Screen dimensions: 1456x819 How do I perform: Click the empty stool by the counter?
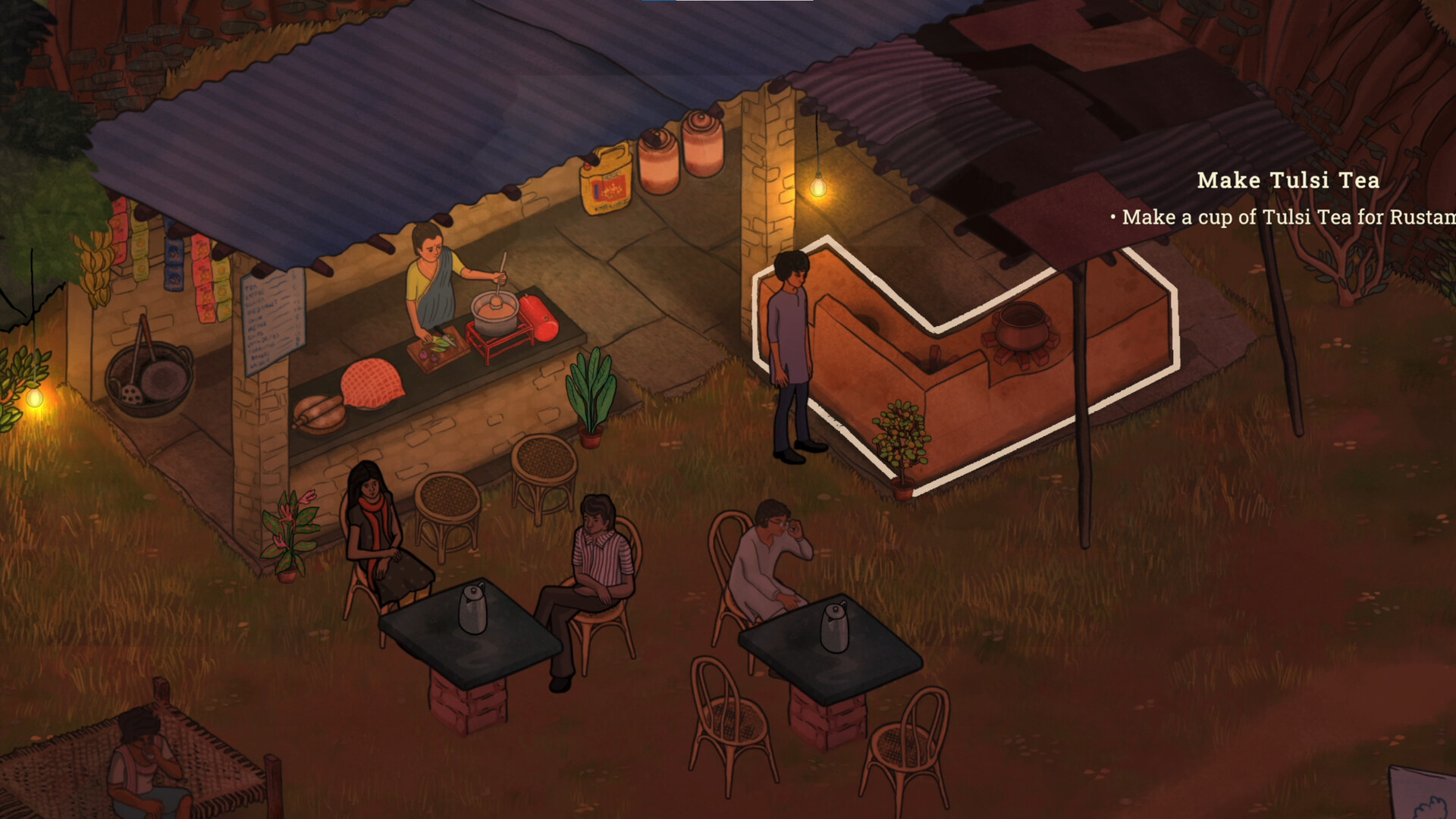[x=447, y=497]
